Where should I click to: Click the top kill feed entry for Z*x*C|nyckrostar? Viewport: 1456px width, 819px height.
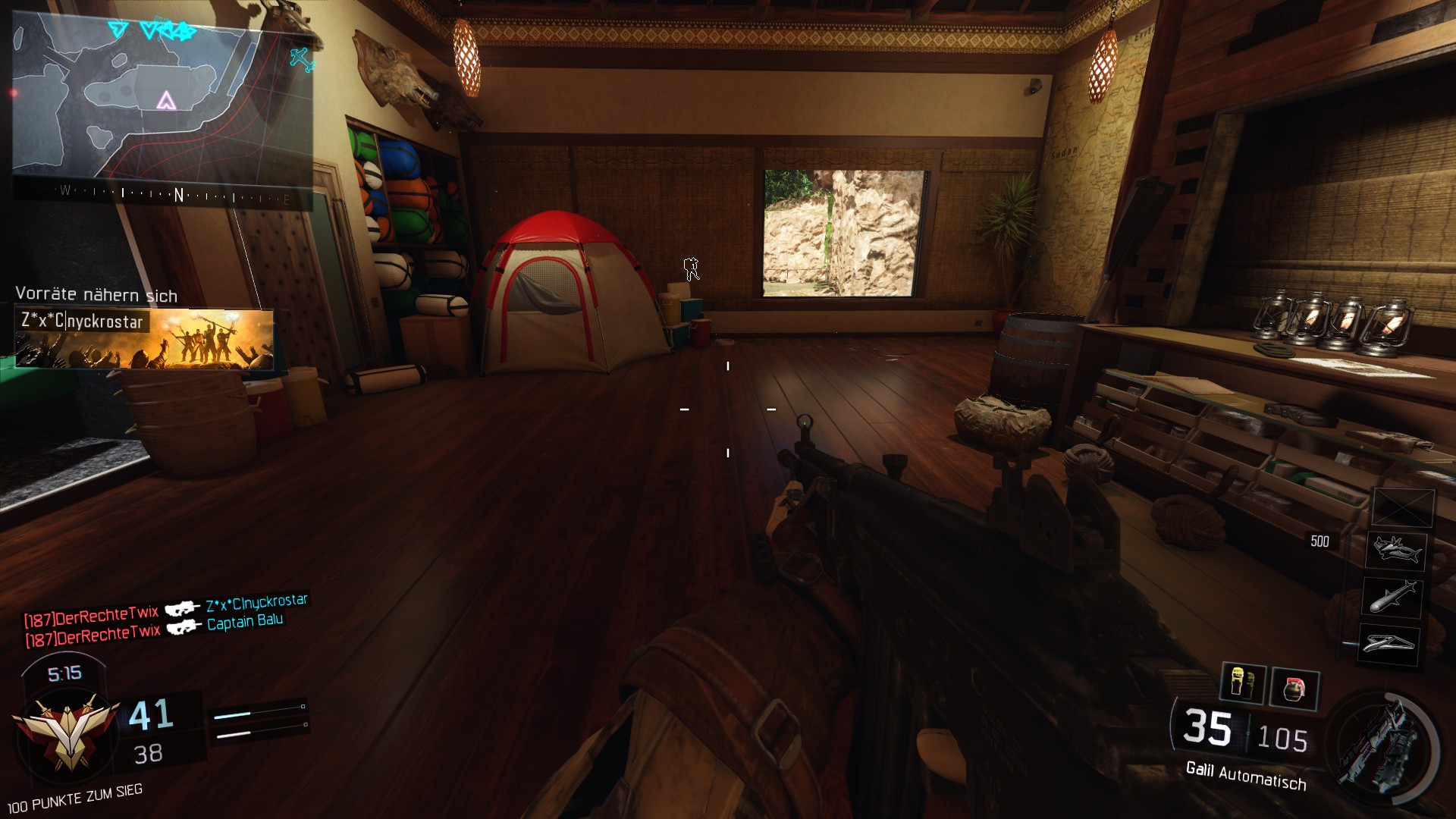tap(256, 603)
